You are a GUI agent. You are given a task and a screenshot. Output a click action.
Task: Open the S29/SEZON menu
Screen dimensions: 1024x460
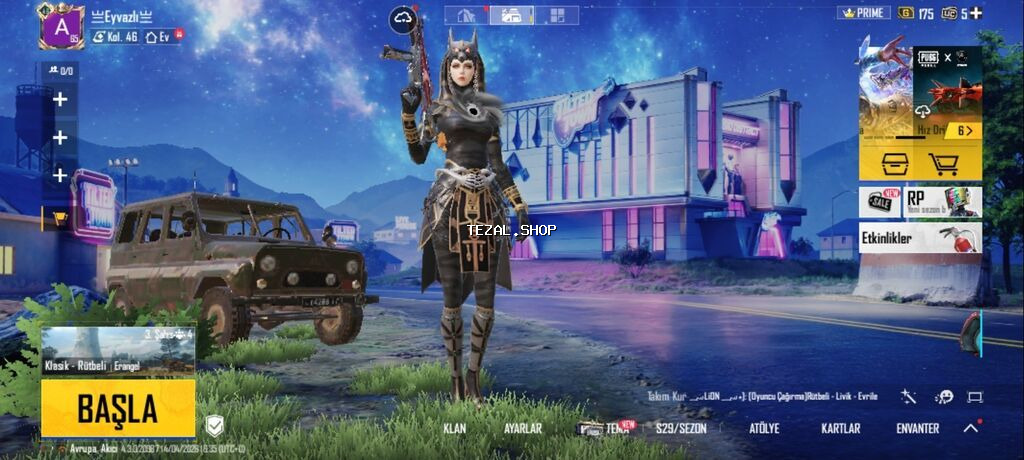pos(681,428)
